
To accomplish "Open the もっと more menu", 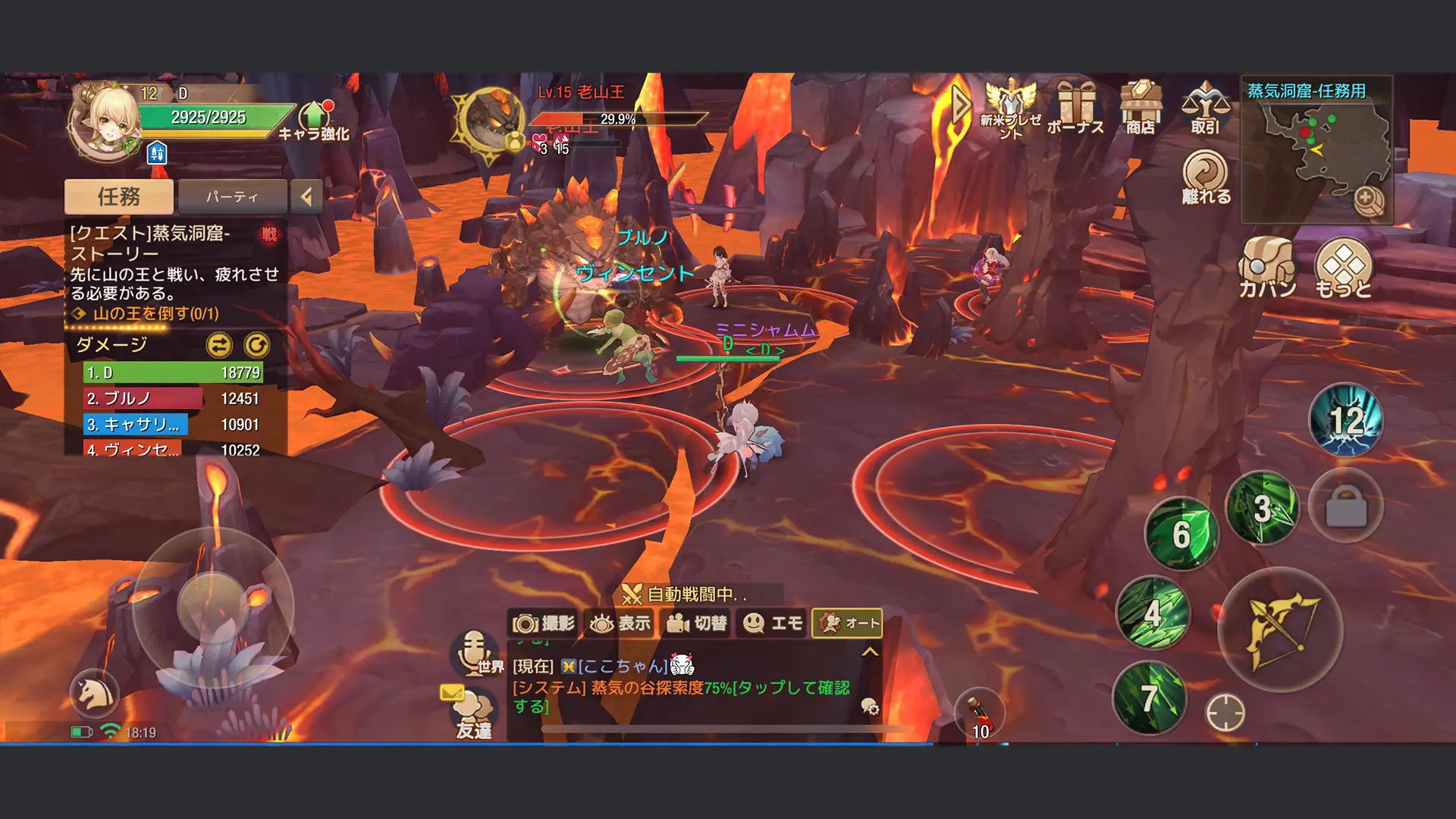I will [x=1343, y=267].
